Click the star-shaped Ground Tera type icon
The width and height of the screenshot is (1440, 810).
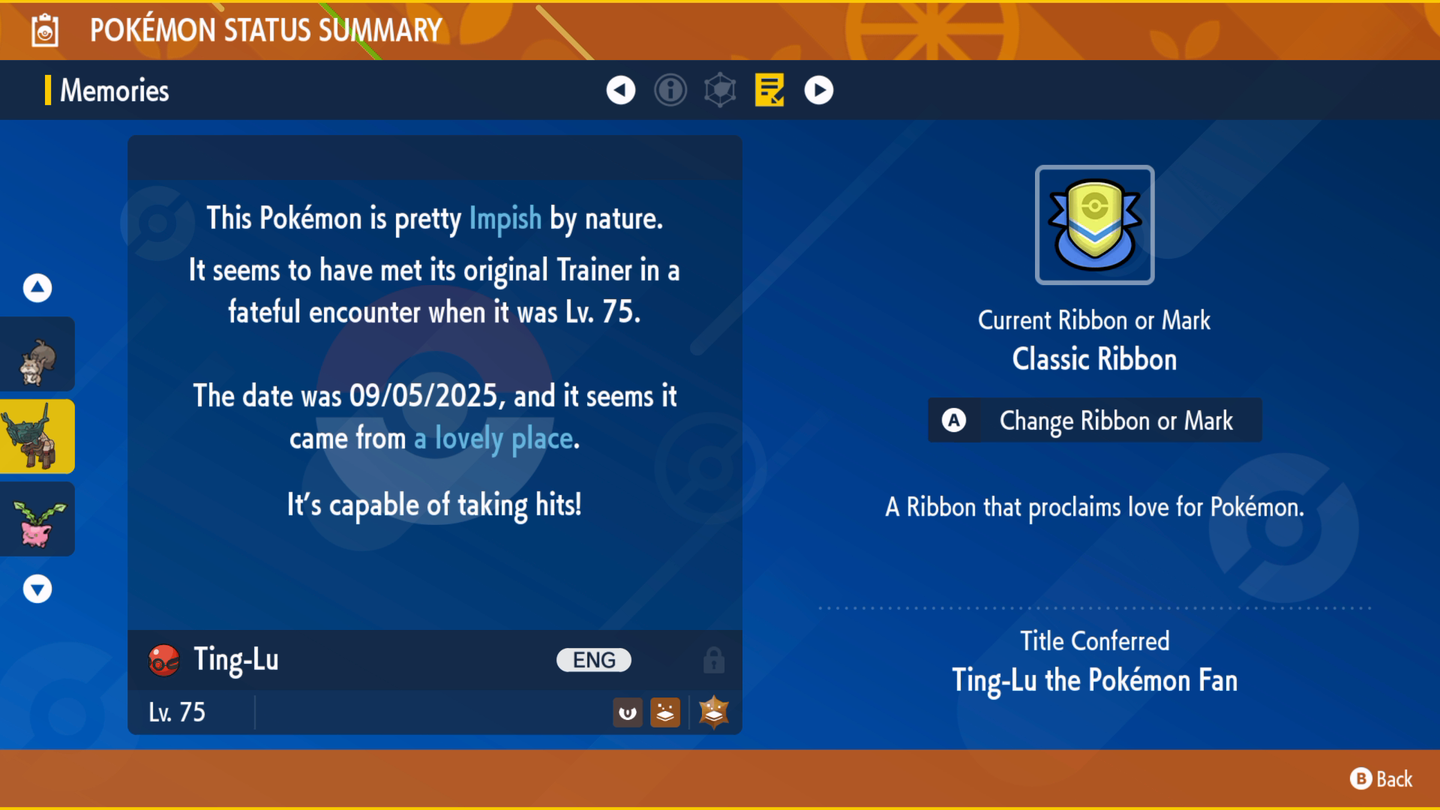click(714, 712)
